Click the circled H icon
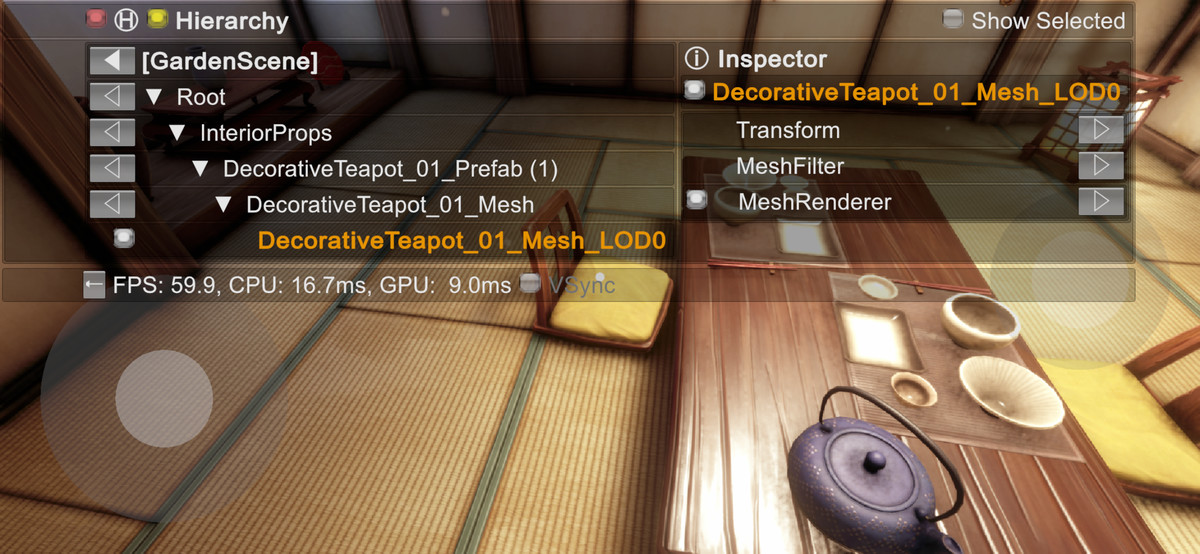 coord(126,19)
